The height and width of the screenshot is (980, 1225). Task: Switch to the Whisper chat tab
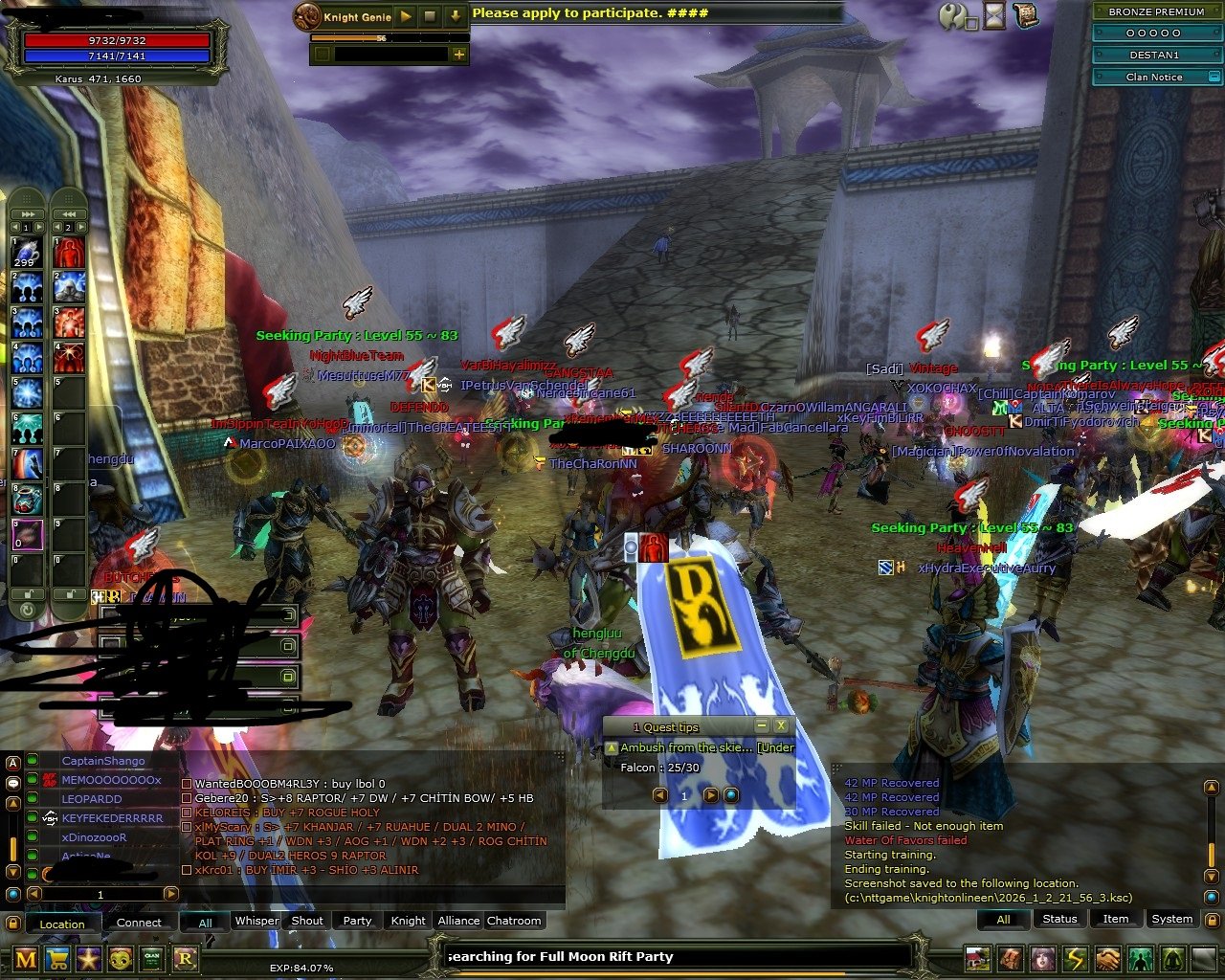click(256, 921)
